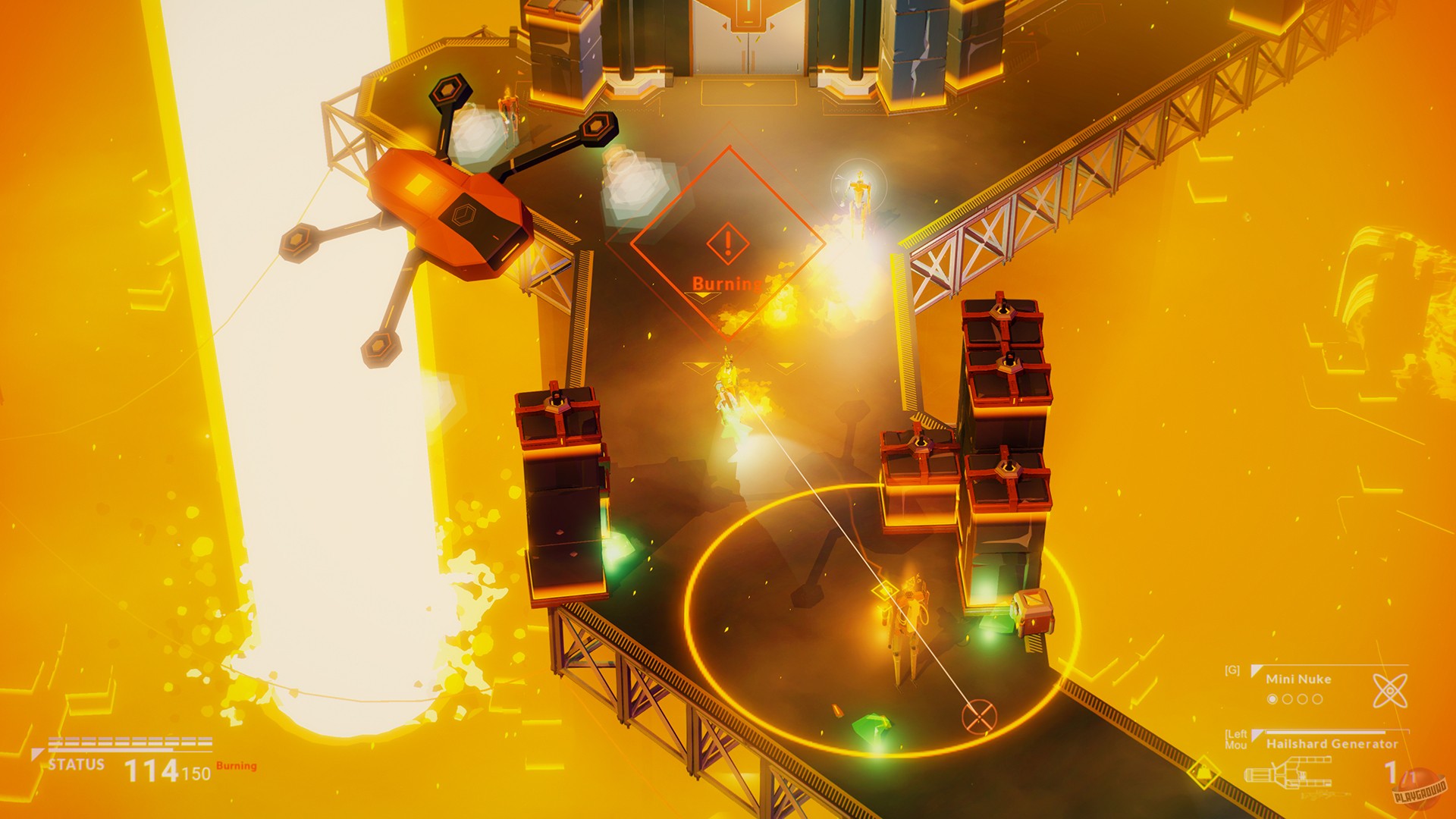Click the Hailshard Generator slot corner triangle
This screenshot has height=819, width=1456.
pyautogui.click(x=1257, y=734)
